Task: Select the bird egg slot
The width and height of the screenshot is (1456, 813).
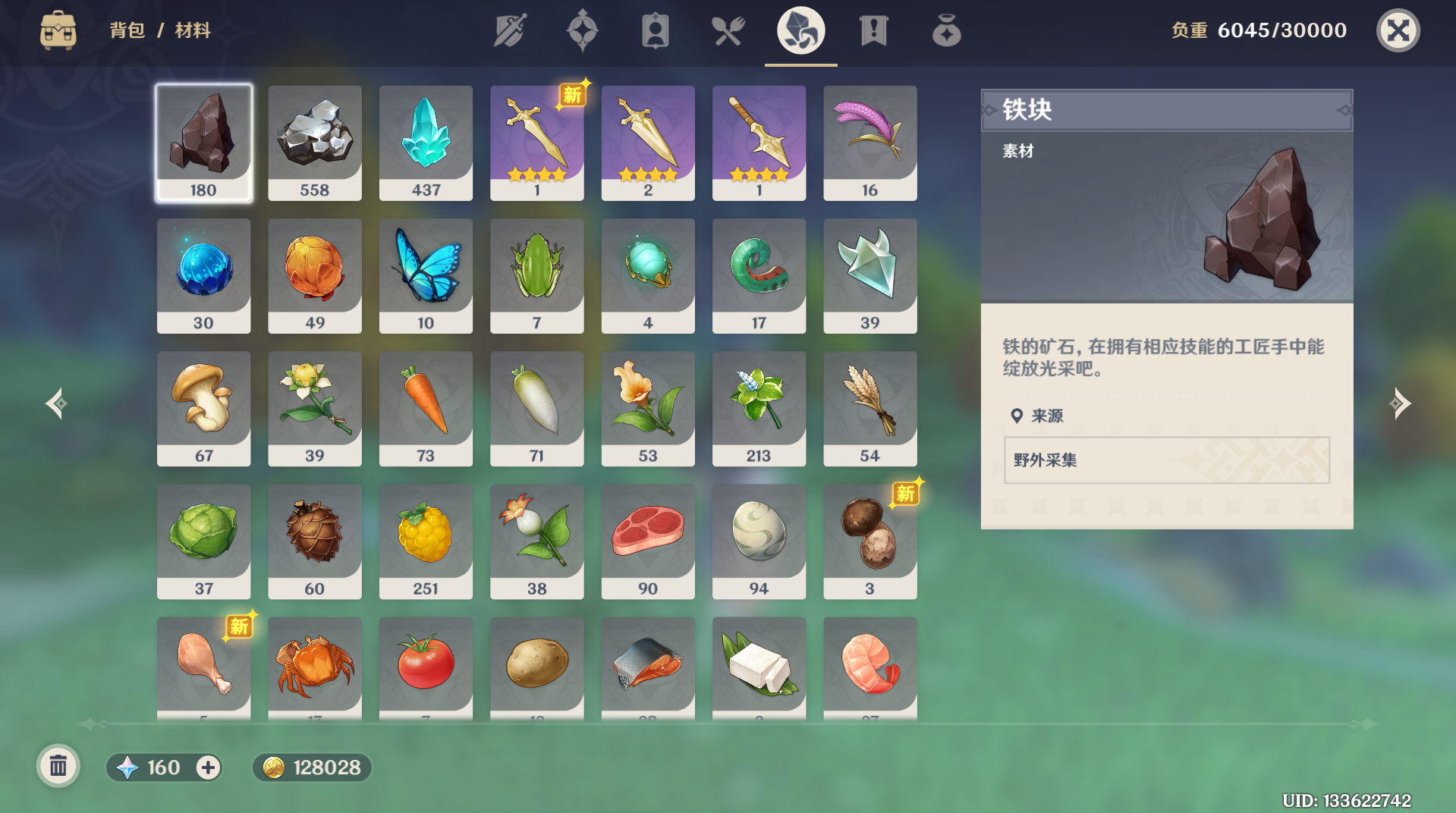Action: [x=759, y=541]
